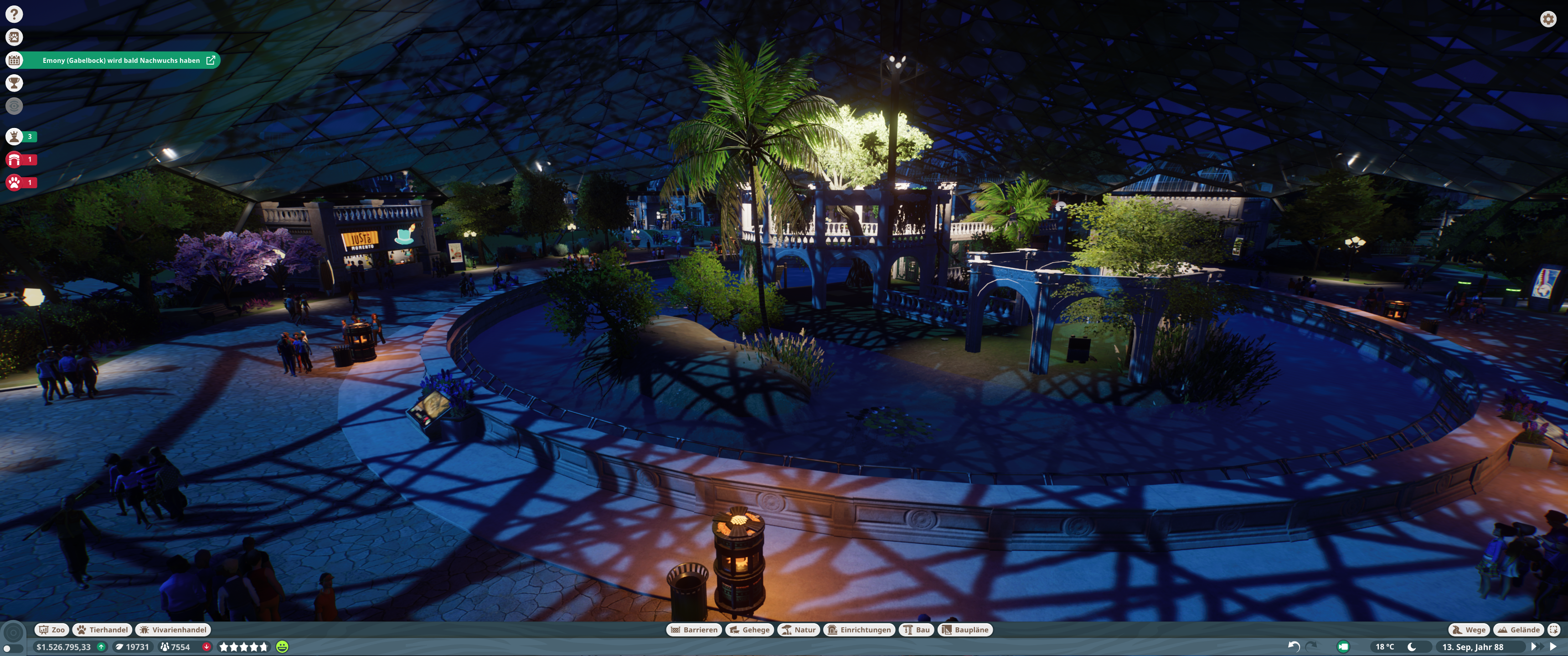Open the paw notebook Zoopedia icon

tap(14, 37)
